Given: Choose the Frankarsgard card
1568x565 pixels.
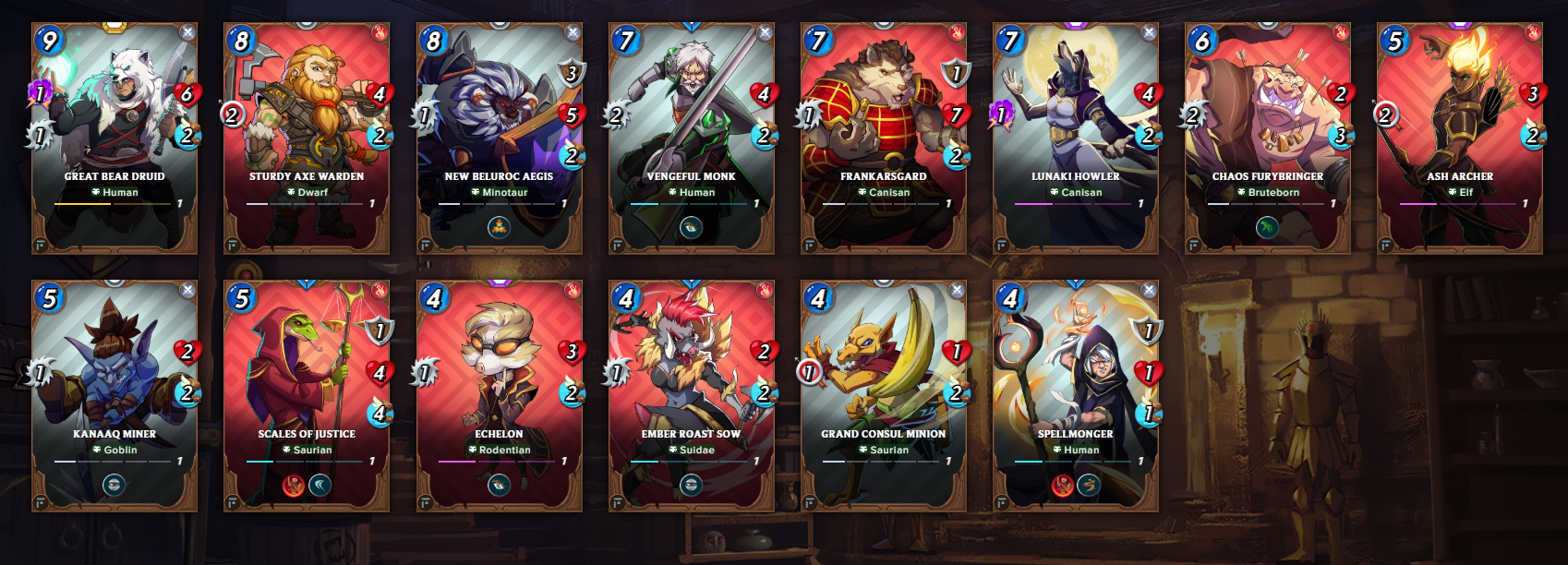Looking at the screenshot, I should tap(883, 138).
